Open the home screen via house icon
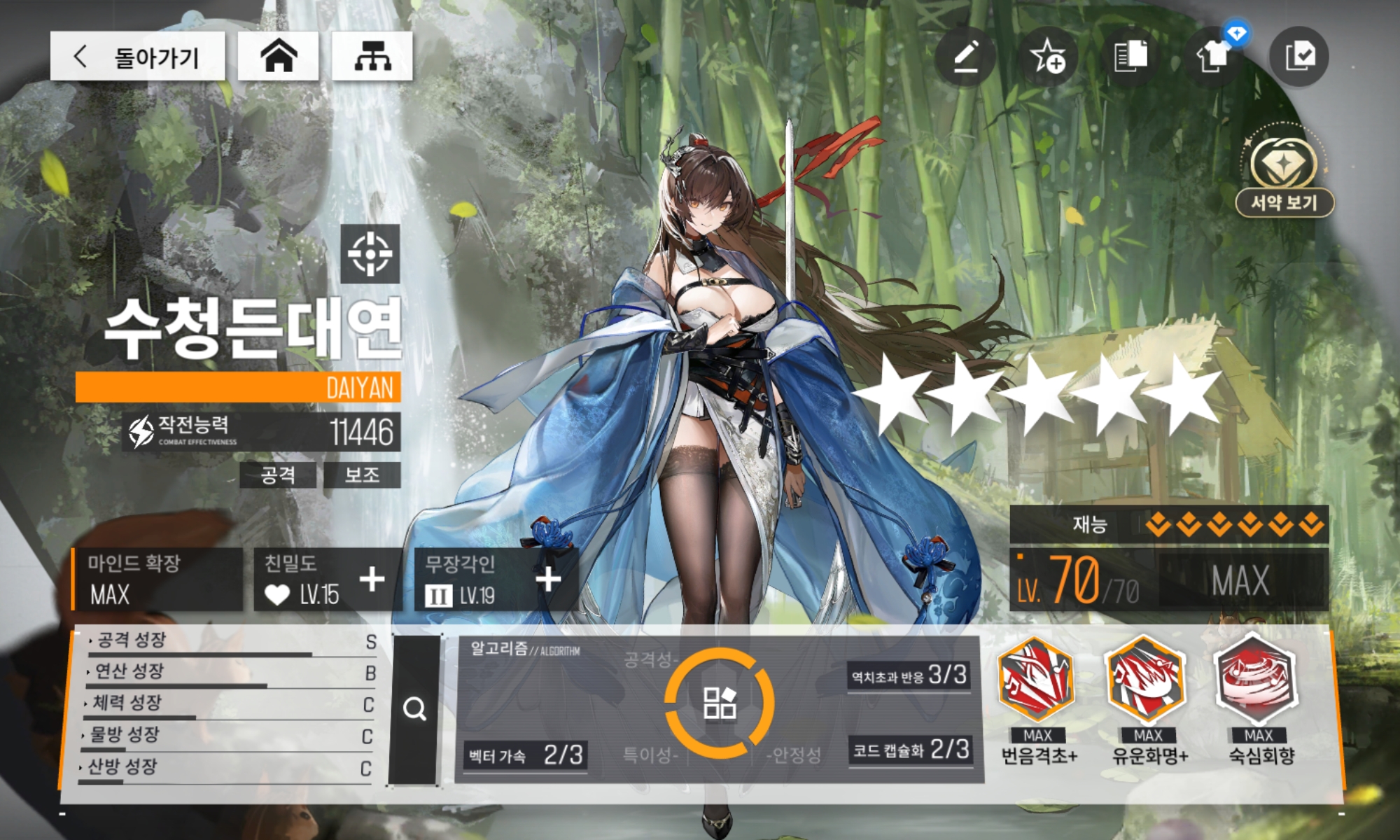 tap(279, 56)
